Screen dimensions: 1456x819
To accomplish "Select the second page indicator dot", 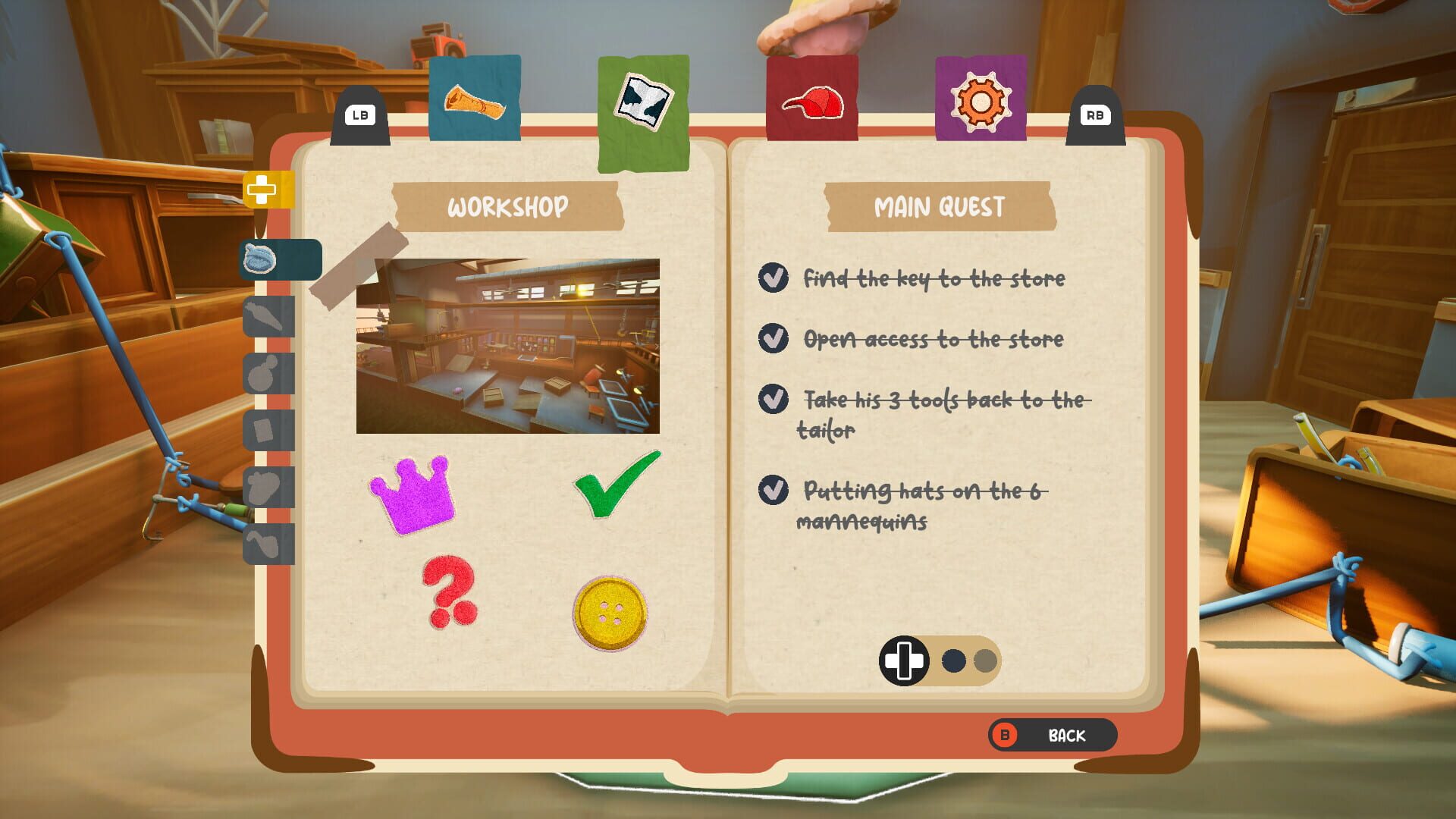I will pos(984,661).
